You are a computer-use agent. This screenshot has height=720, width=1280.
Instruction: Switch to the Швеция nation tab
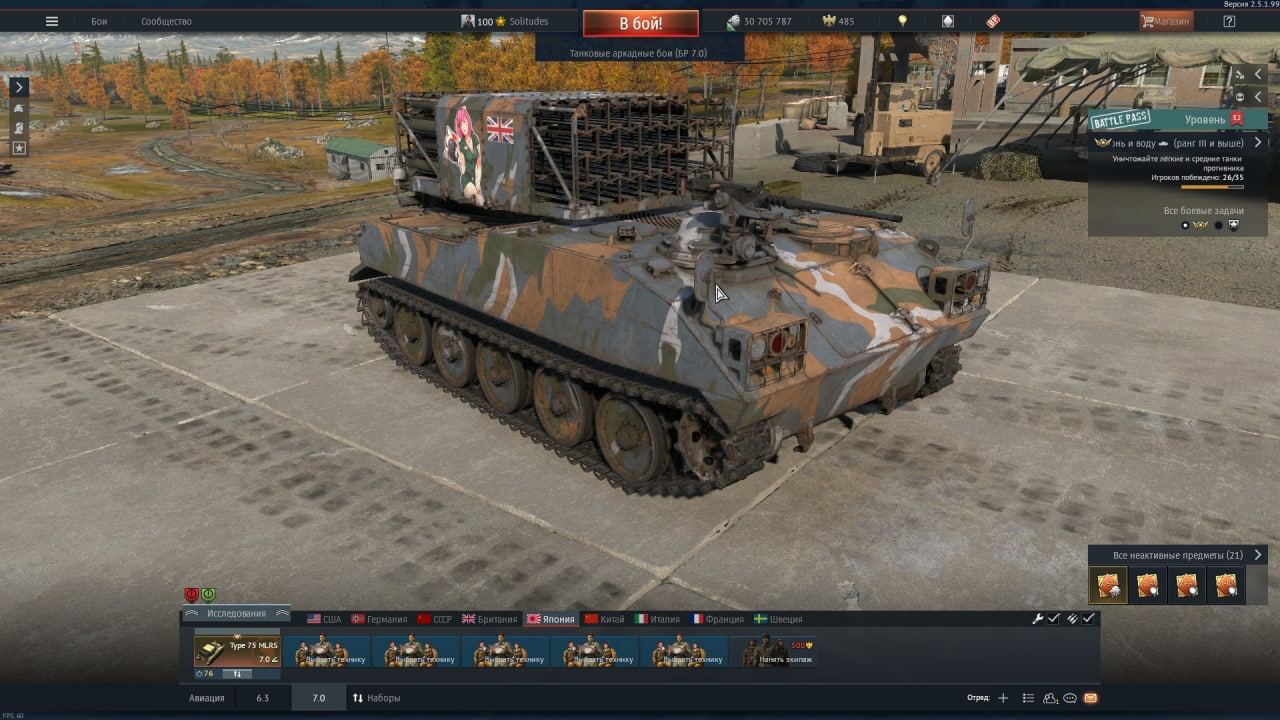(x=778, y=619)
